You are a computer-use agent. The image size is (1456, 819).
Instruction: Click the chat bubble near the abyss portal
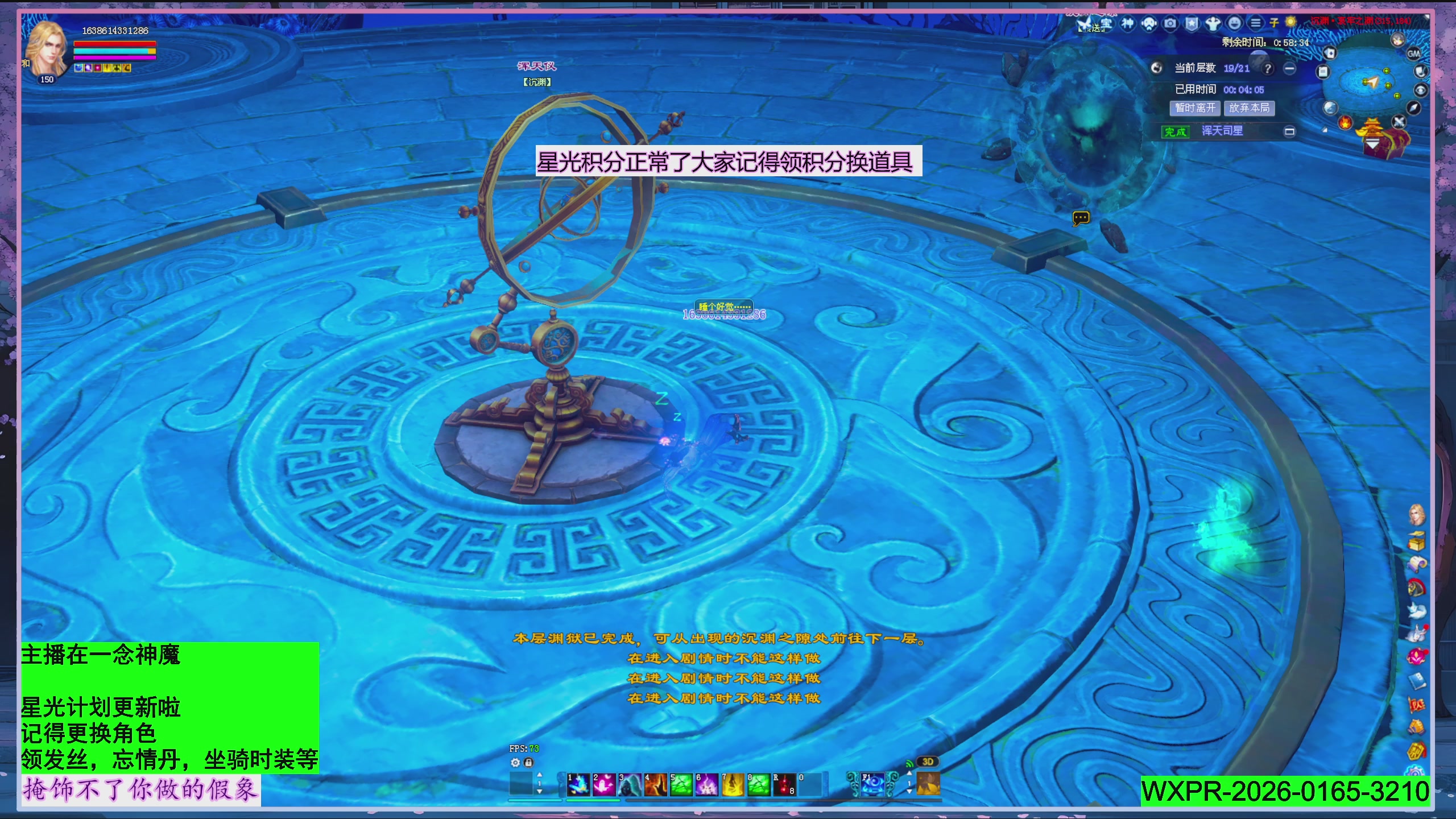point(1082,218)
